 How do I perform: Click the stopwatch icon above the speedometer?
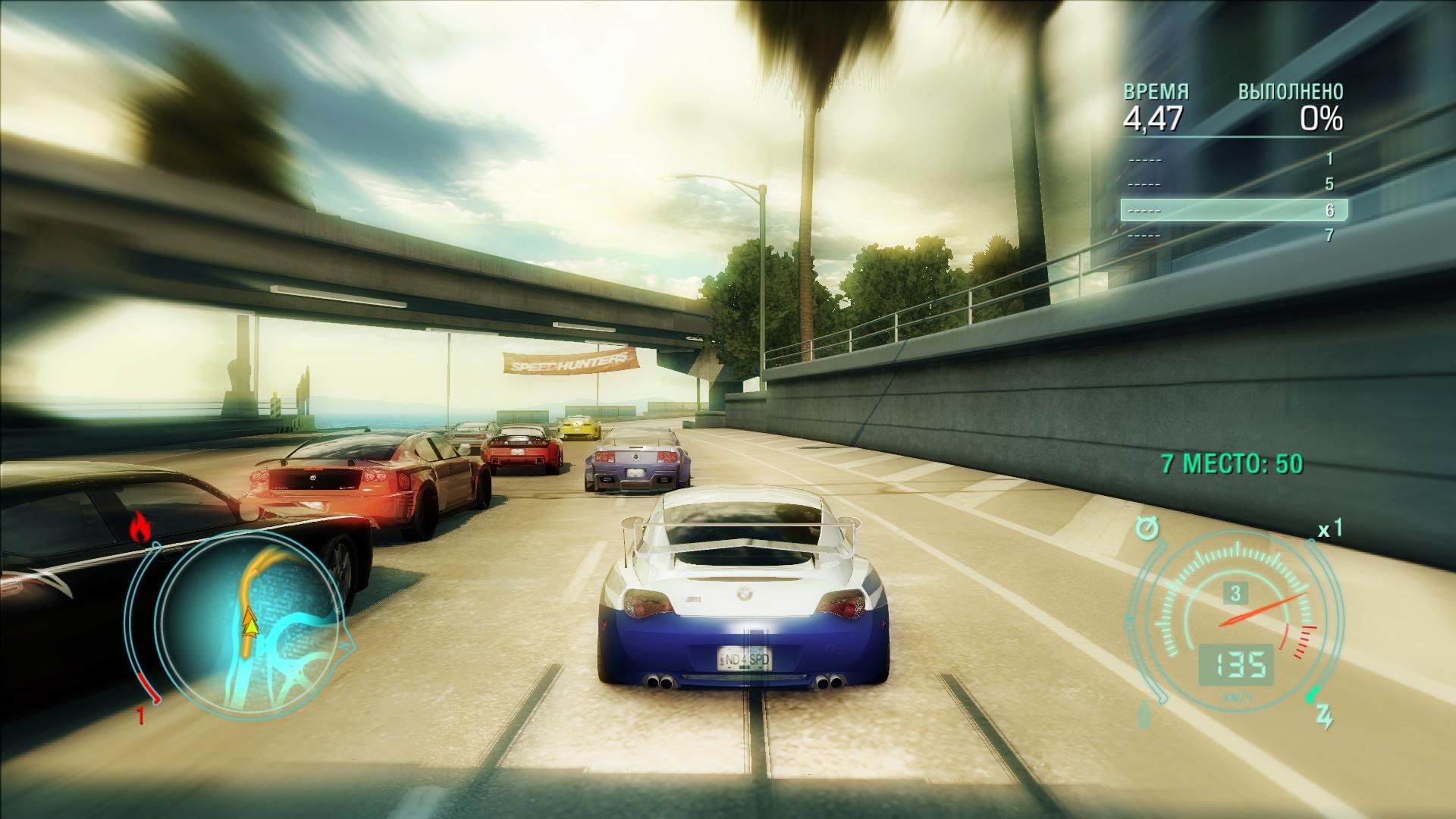(x=1148, y=528)
